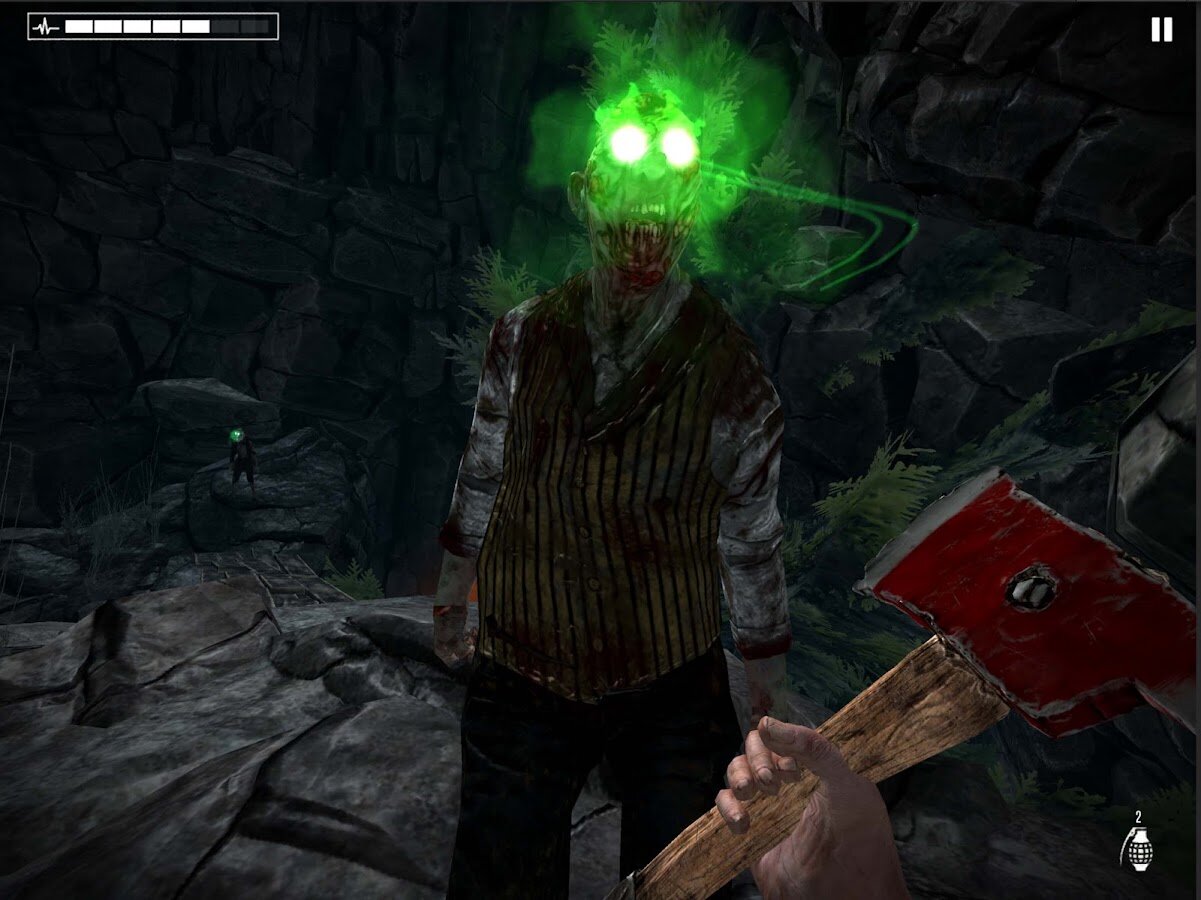Throw a grenade using the grenade icon
The width and height of the screenshot is (1201, 900).
coord(1137,850)
